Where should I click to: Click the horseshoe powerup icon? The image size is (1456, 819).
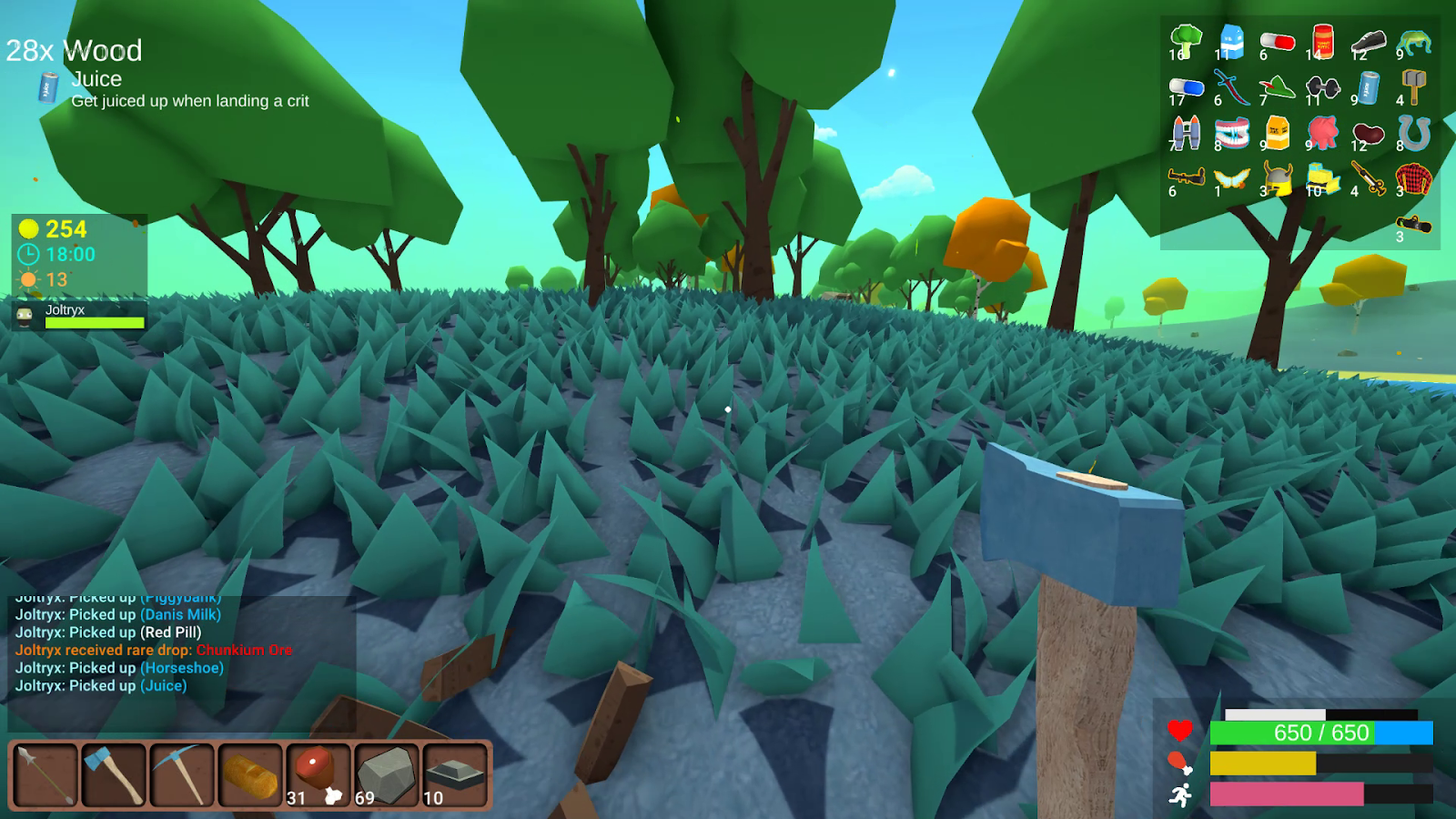point(1413,134)
